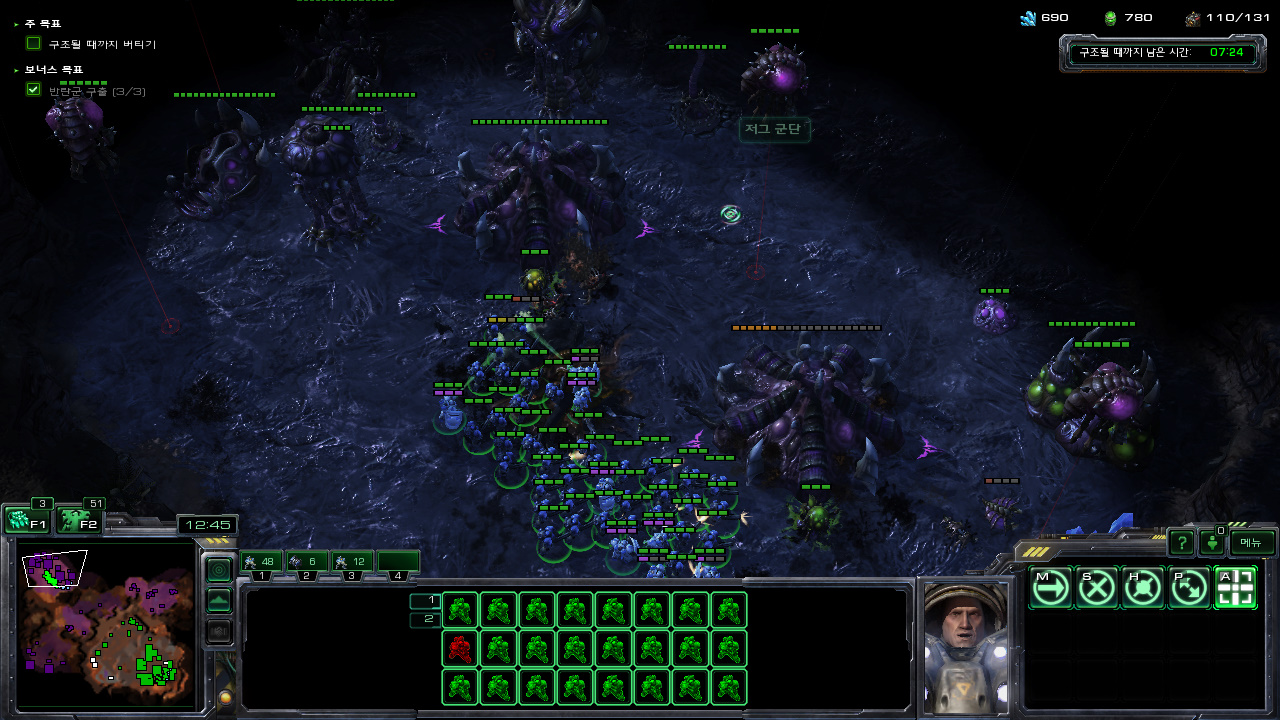Open the 메뉴 game menu
This screenshot has height=720, width=1280.
(x=1252, y=542)
